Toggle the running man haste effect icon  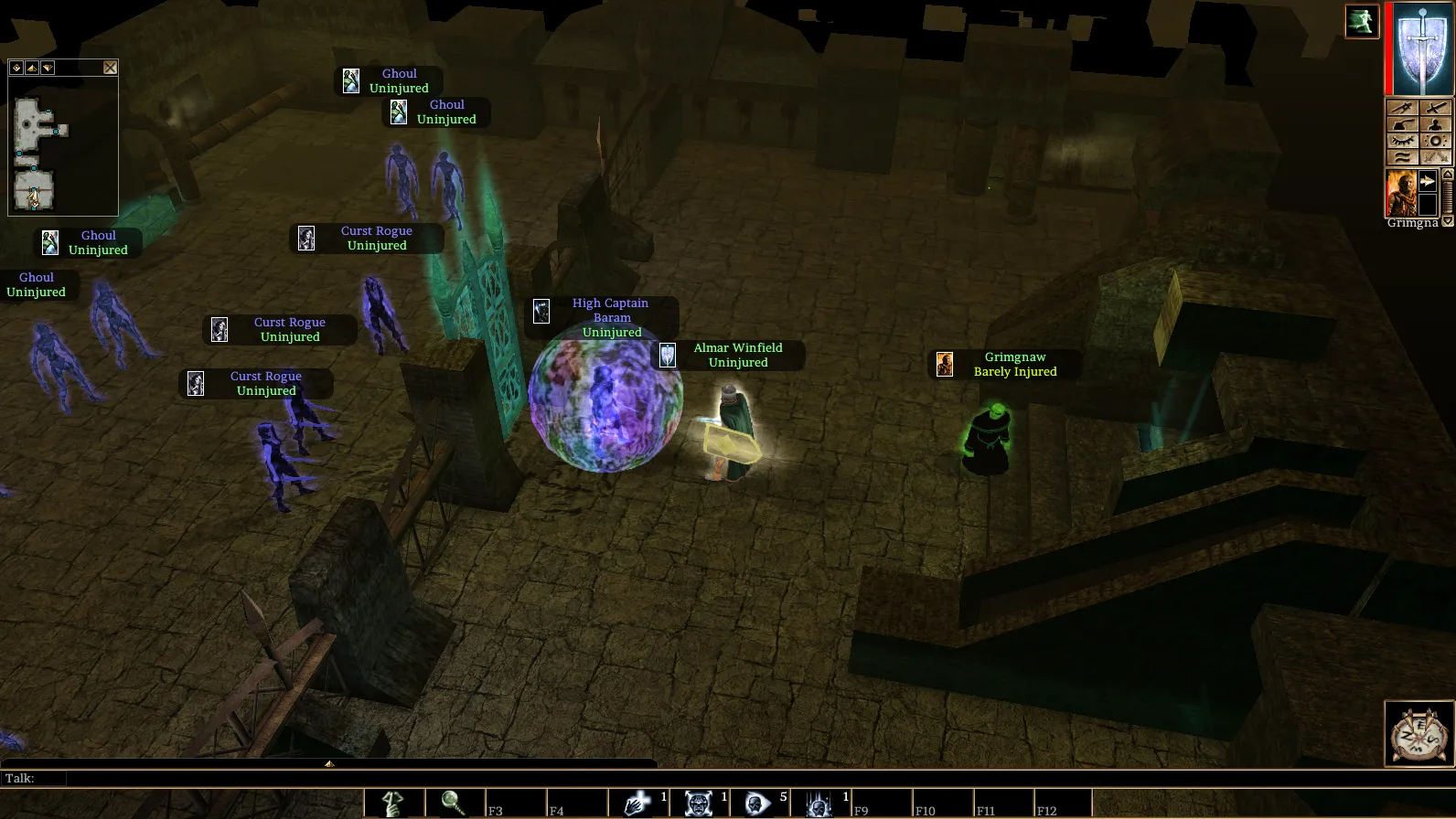pyautogui.click(x=1362, y=22)
